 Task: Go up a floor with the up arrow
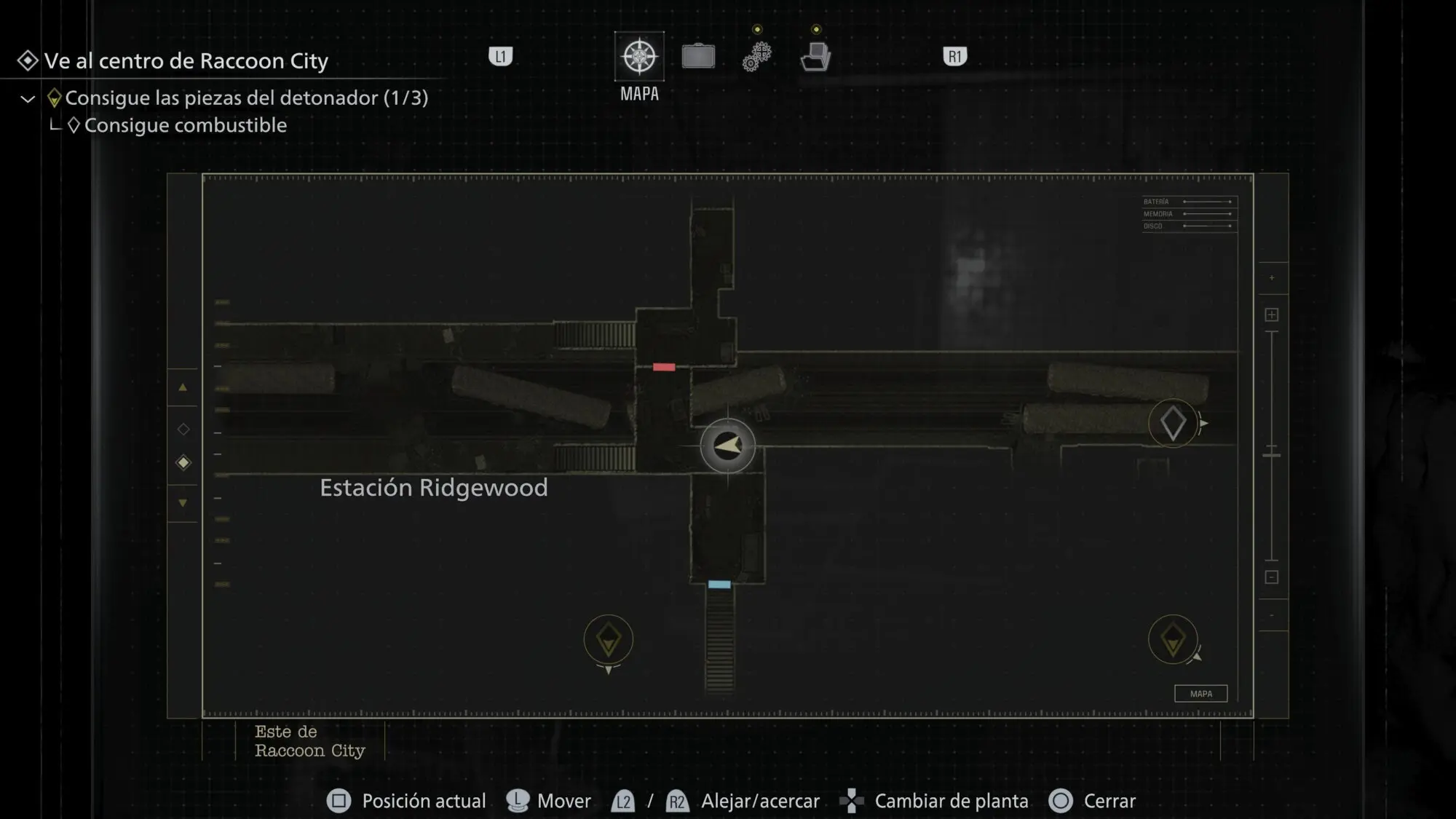(x=183, y=387)
